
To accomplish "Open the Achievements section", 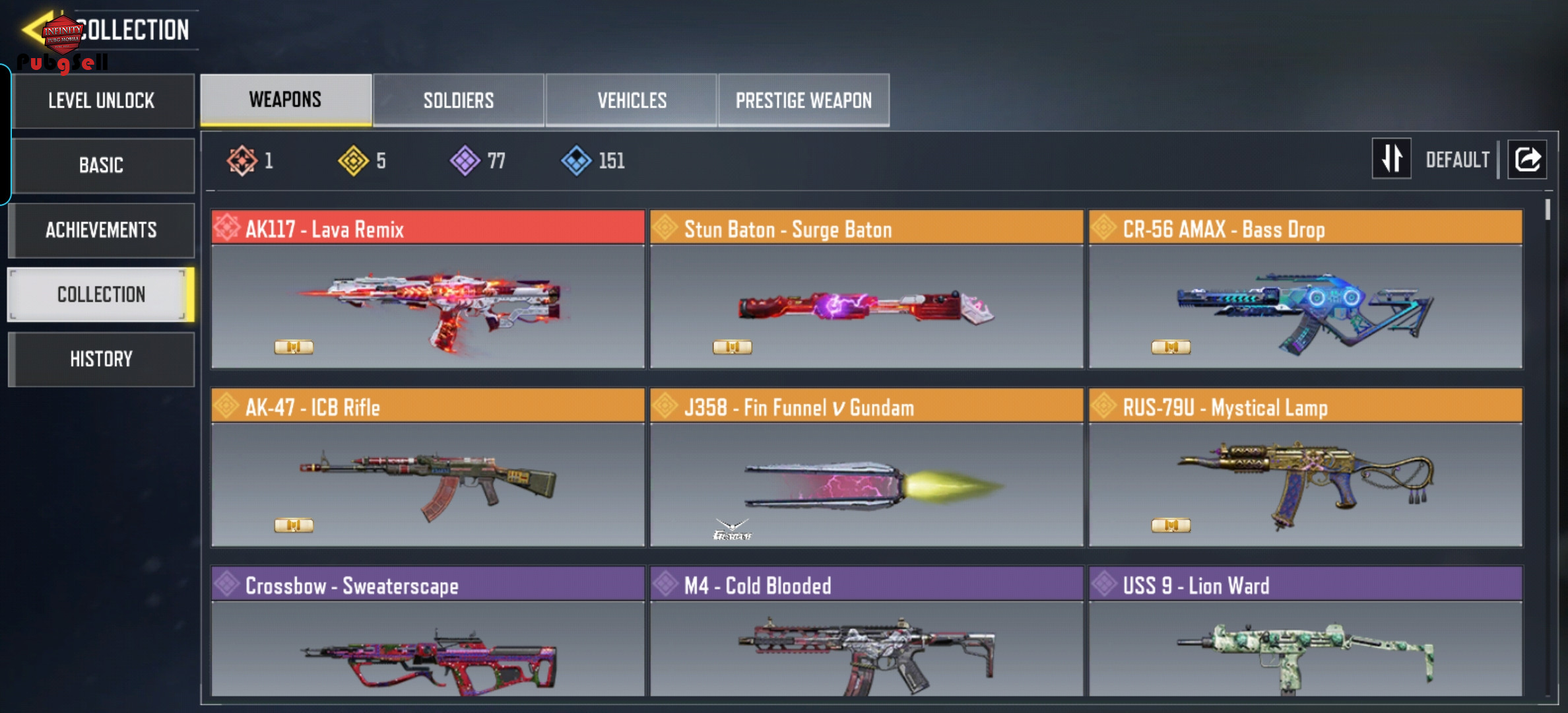I will [x=102, y=230].
